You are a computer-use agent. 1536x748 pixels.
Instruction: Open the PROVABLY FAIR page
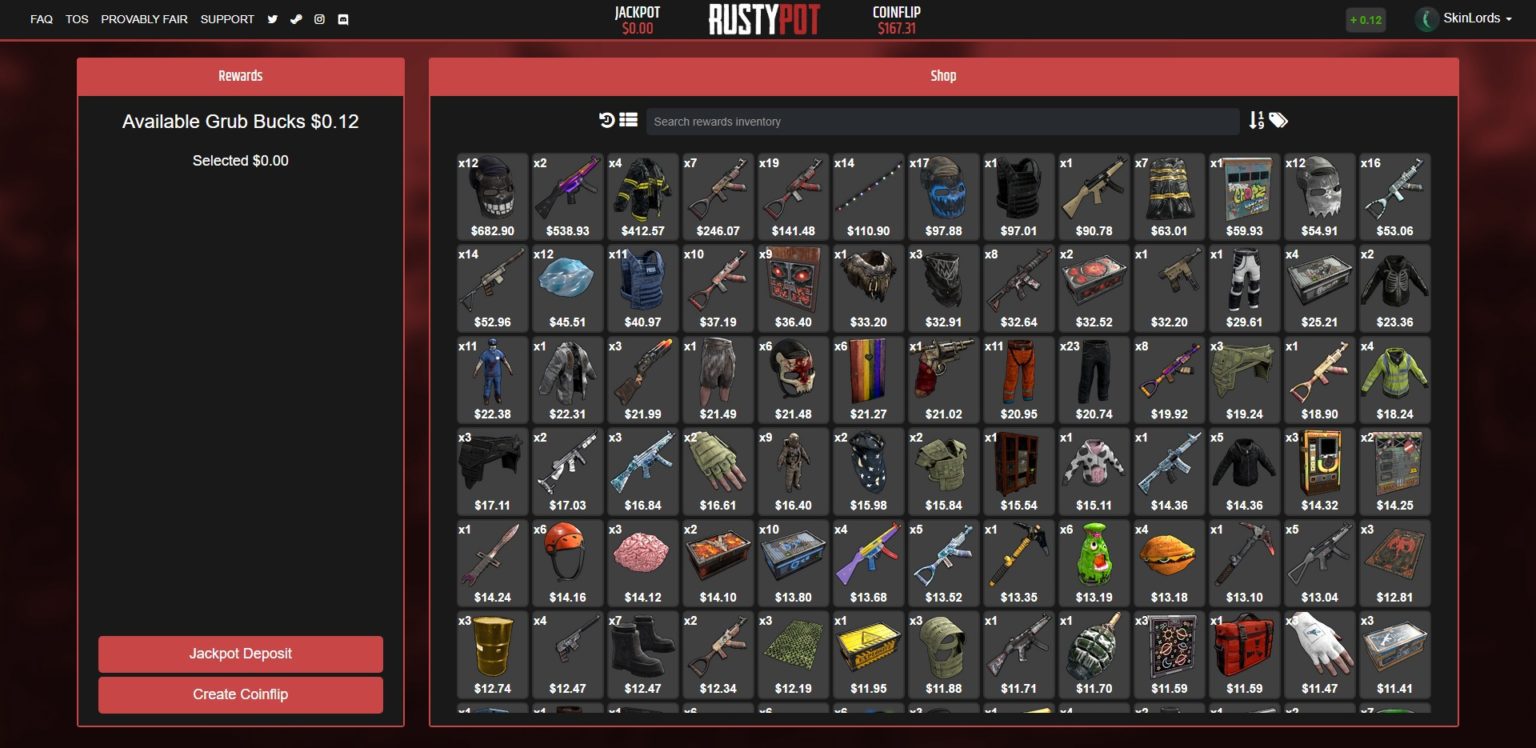(144, 19)
